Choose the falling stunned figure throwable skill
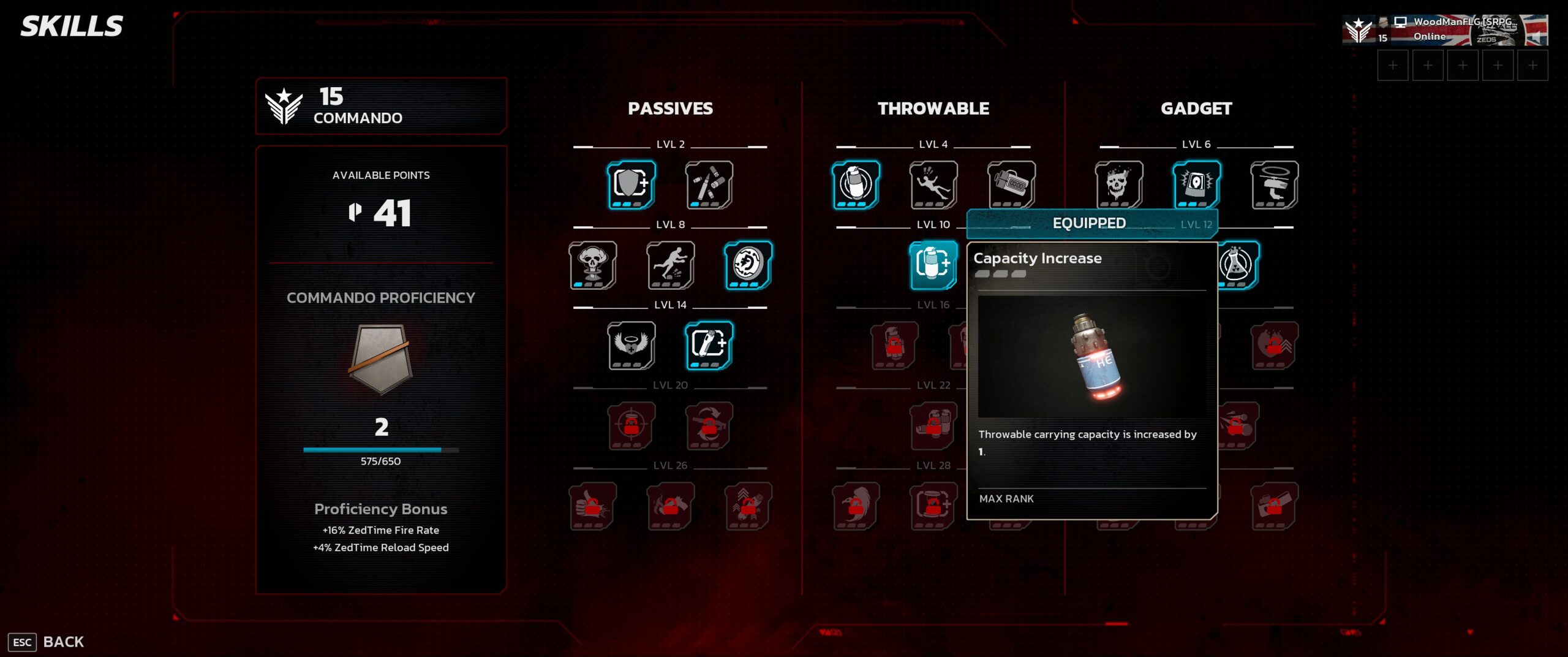This screenshot has height=657, width=1568. (933, 184)
